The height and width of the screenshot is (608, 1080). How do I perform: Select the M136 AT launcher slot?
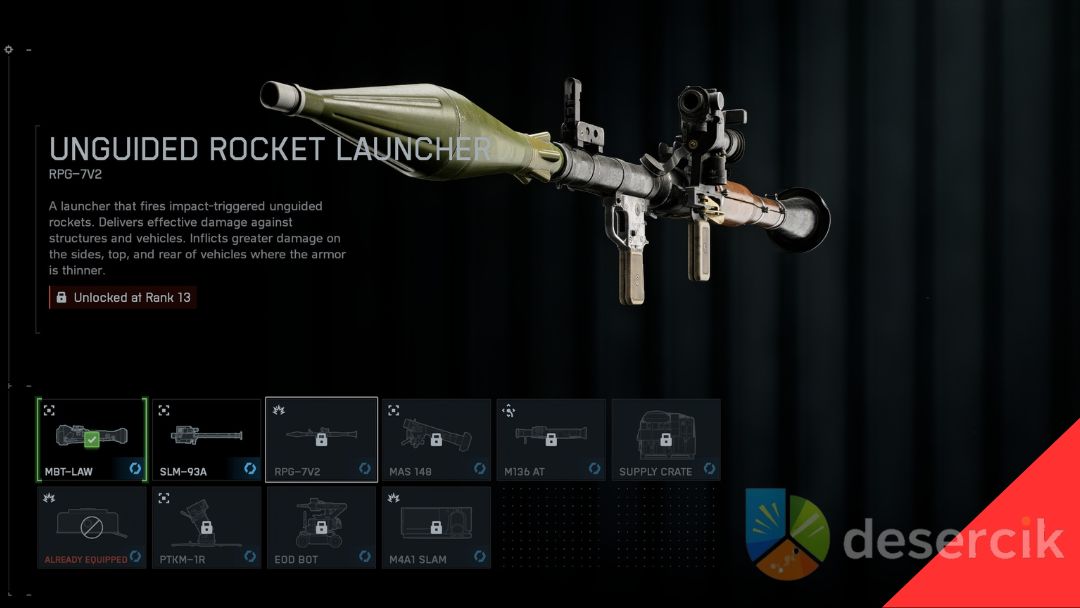click(x=551, y=440)
